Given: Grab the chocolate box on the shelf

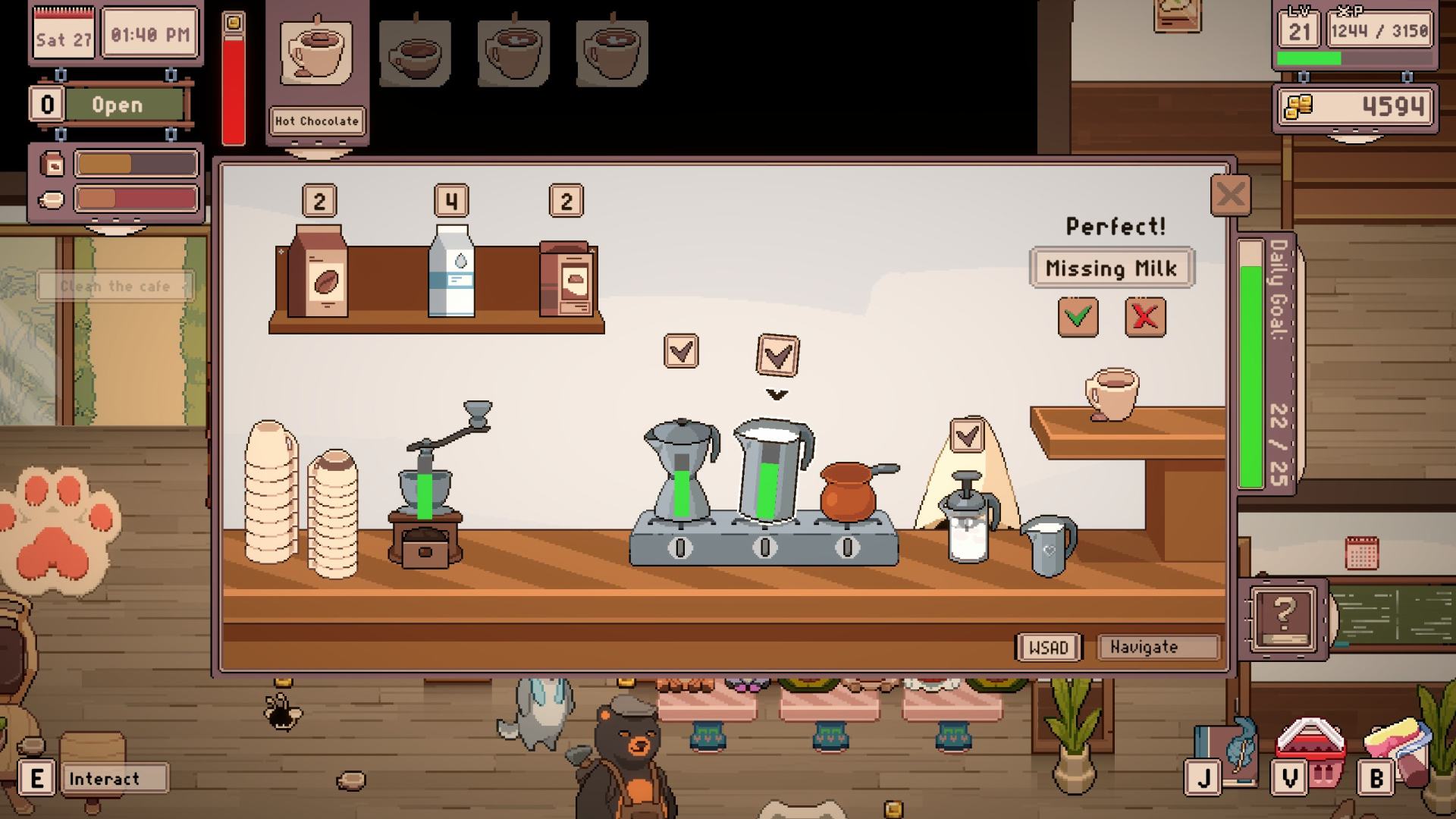Looking at the screenshot, I should [567, 279].
